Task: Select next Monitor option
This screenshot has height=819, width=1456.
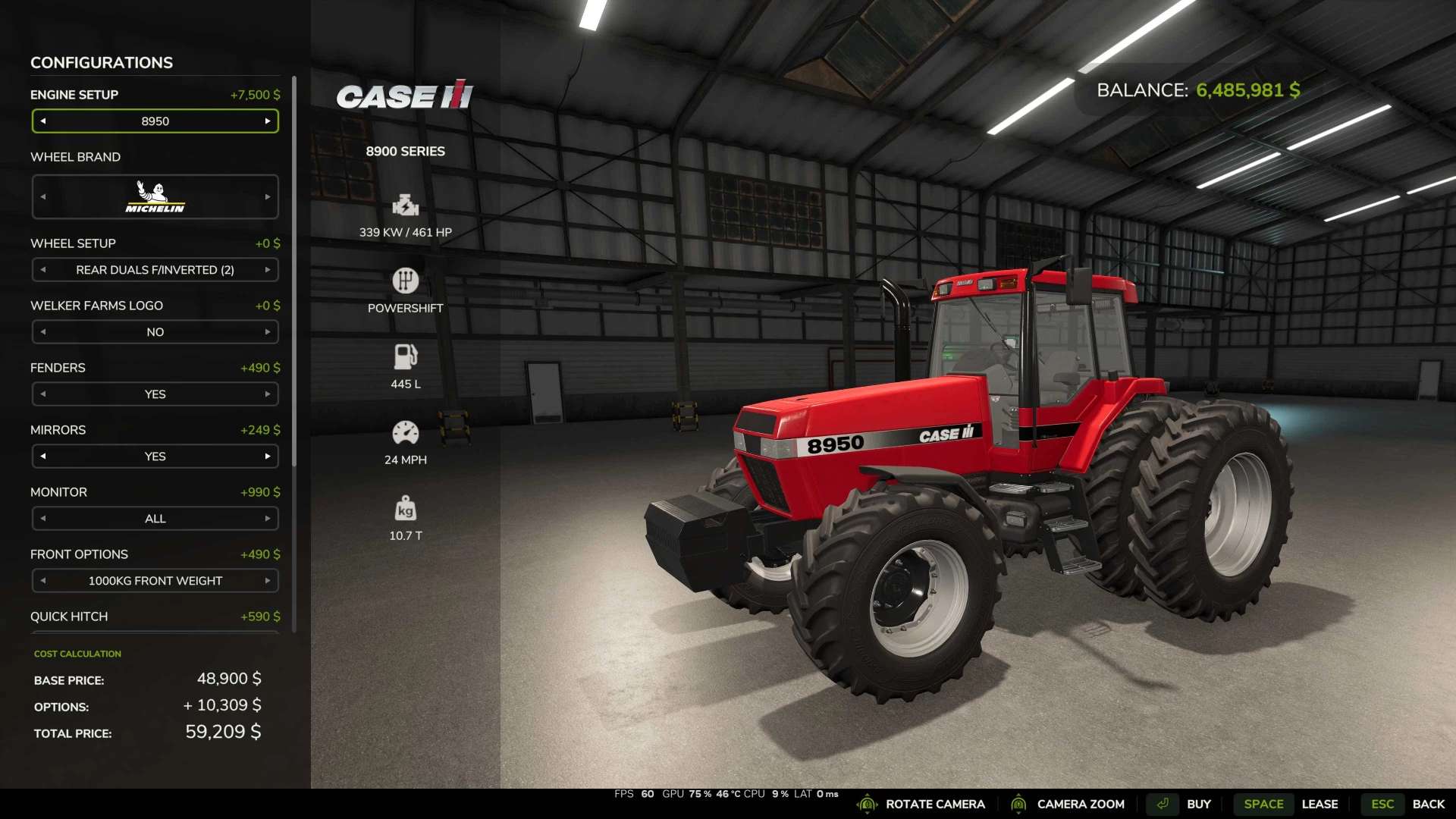Action: coord(268,519)
